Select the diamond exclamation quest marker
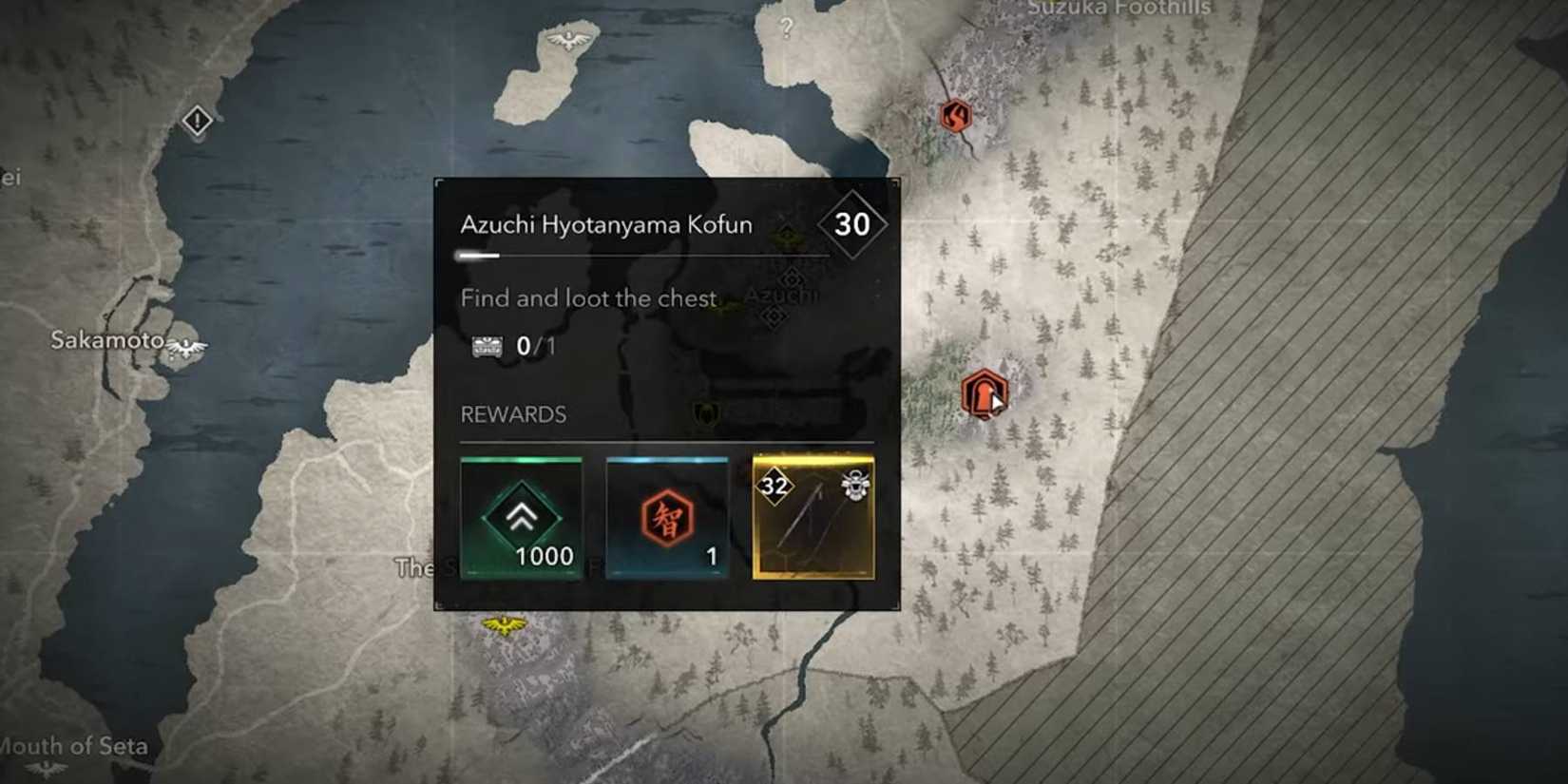This screenshot has width=1568, height=784. coord(197,122)
